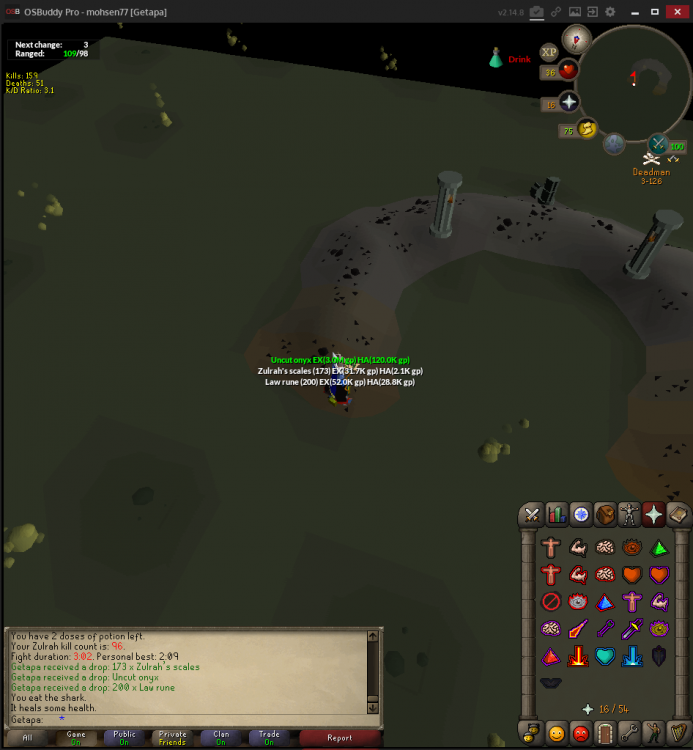
Task: Open OSBuddy settings gear in title bar
Action: pyautogui.click(x=610, y=12)
